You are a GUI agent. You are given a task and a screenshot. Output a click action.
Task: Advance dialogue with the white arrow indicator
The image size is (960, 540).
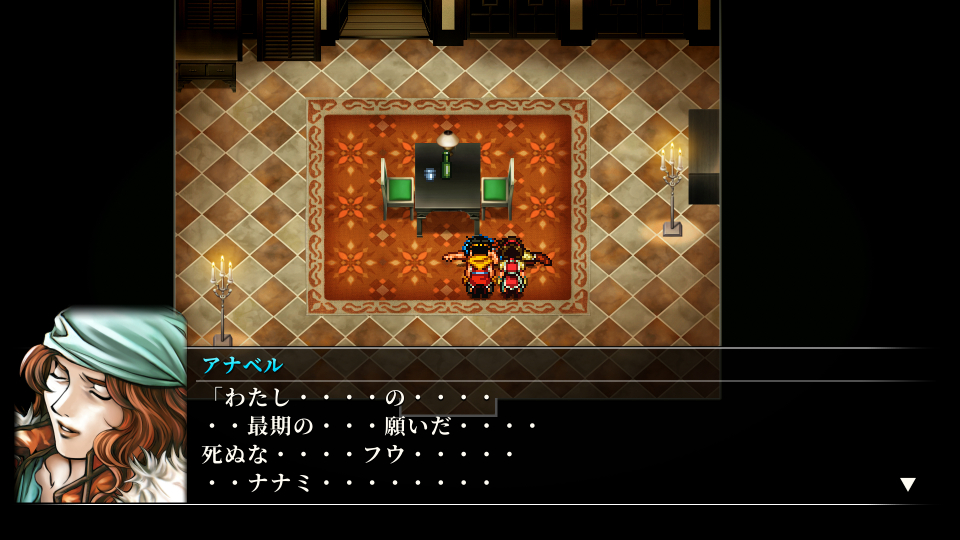[907, 484]
